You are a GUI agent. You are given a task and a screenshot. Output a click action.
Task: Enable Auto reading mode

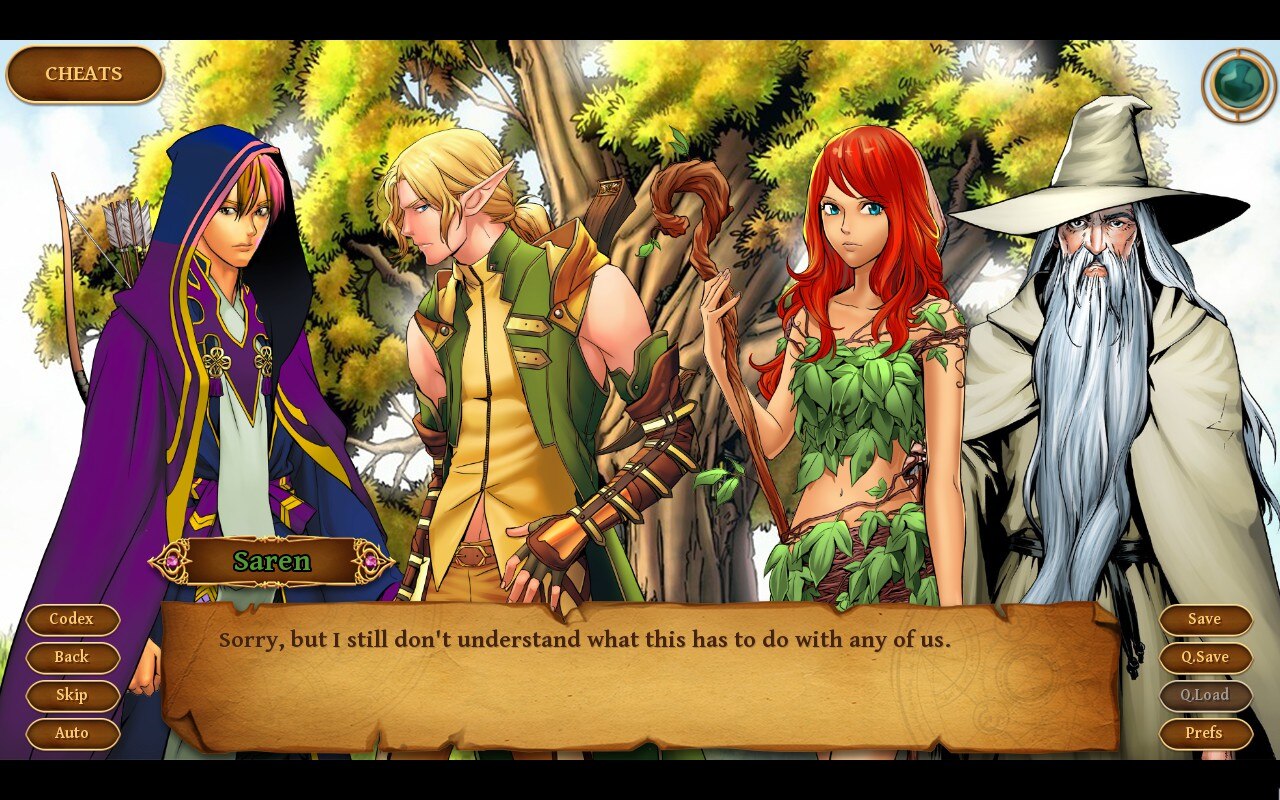[x=72, y=733]
